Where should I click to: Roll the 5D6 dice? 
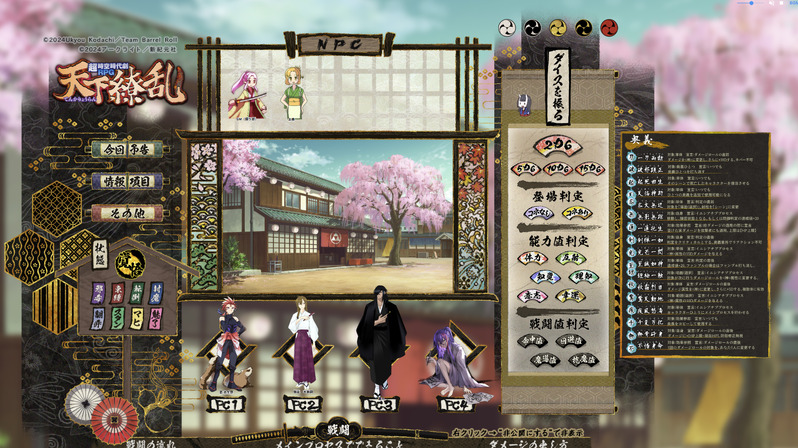click(x=527, y=168)
